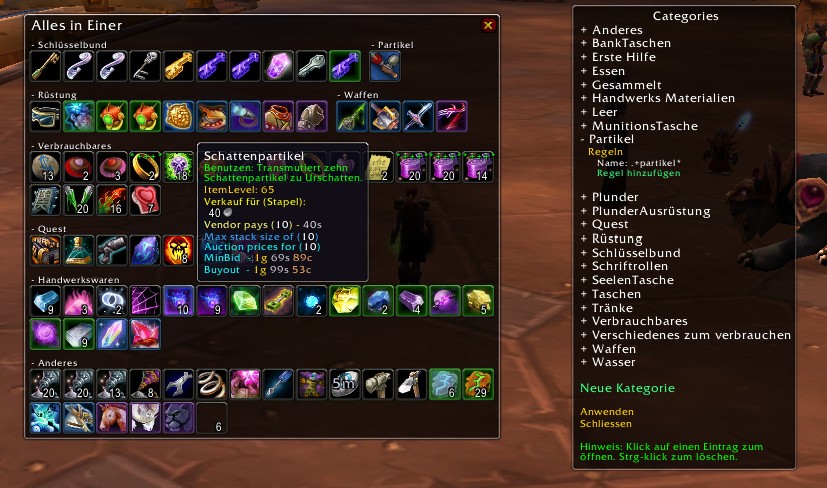Click Regel hinzufügen to add a rule

click(x=638, y=173)
